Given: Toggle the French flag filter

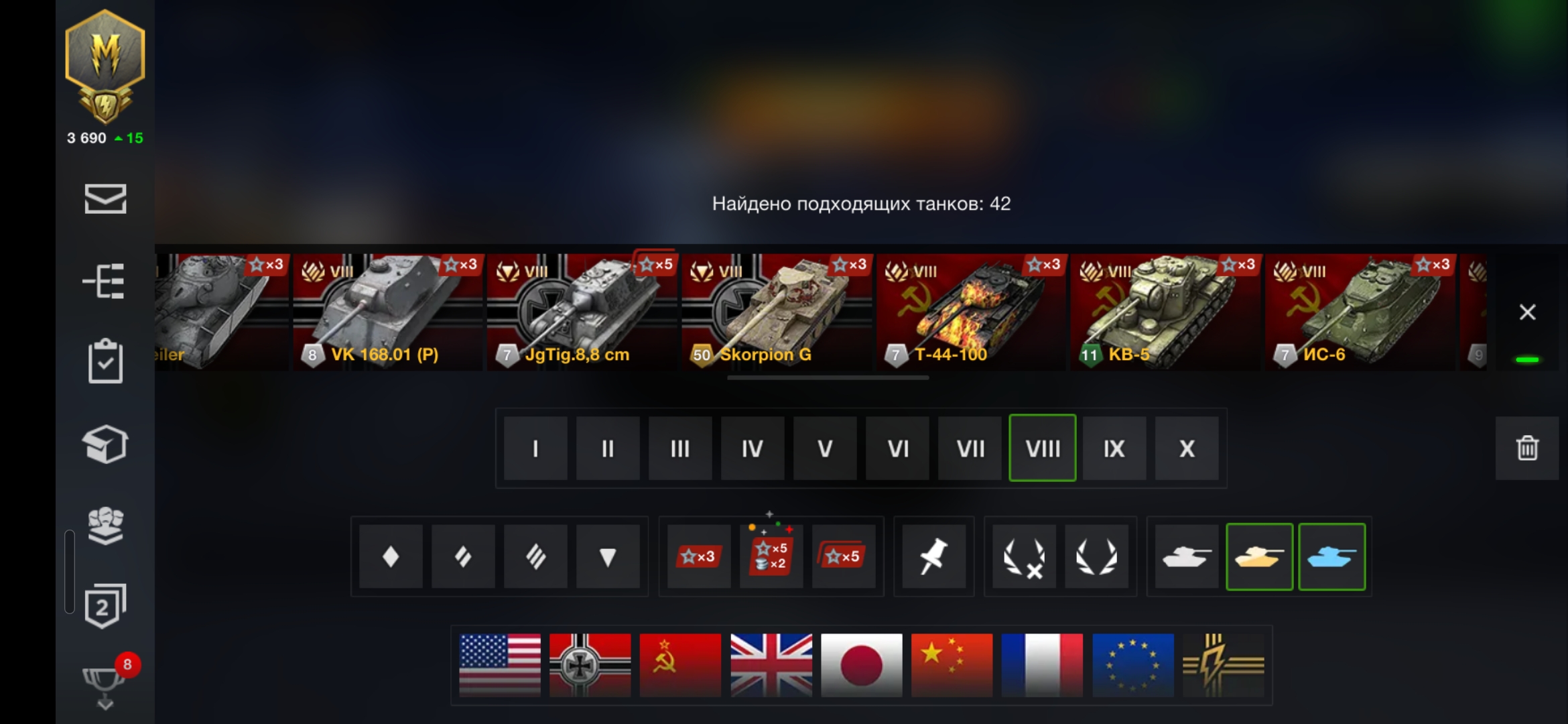Looking at the screenshot, I should pyautogui.click(x=1042, y=665).
